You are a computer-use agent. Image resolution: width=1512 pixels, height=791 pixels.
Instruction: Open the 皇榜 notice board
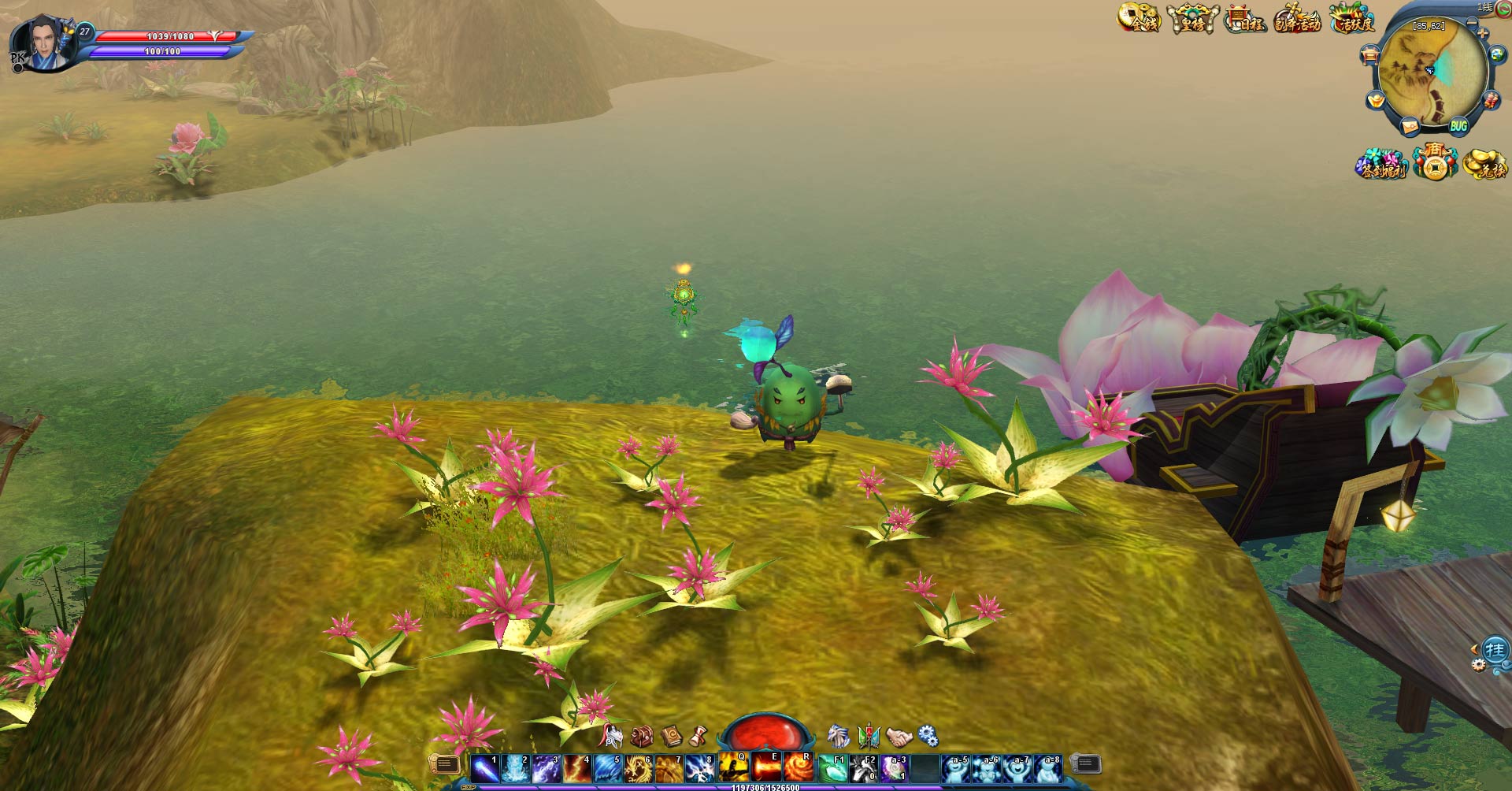pos(1192,20)
